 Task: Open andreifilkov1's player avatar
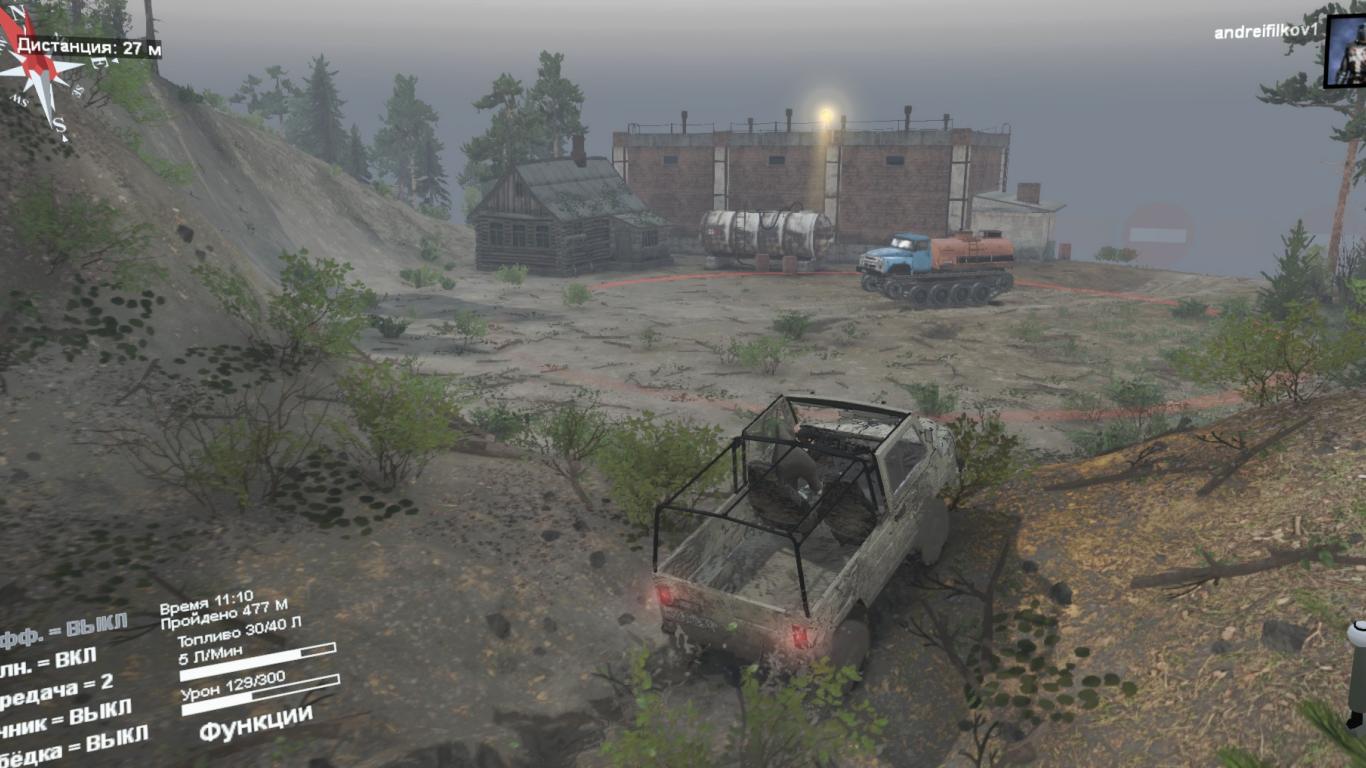pyautogui.click(x=1346, y=52)
